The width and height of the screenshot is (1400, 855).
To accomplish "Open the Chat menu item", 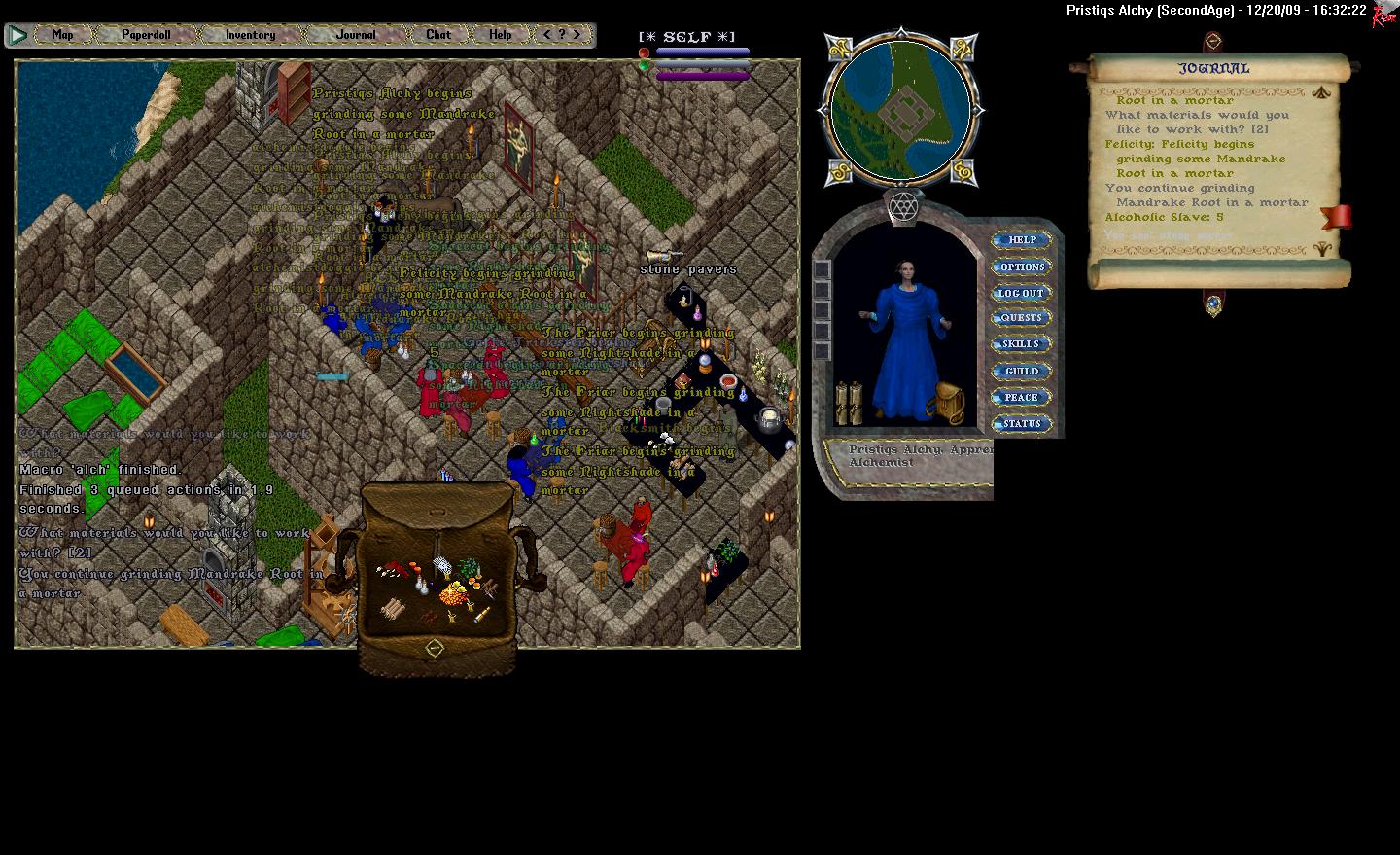I will pos(438,35).
